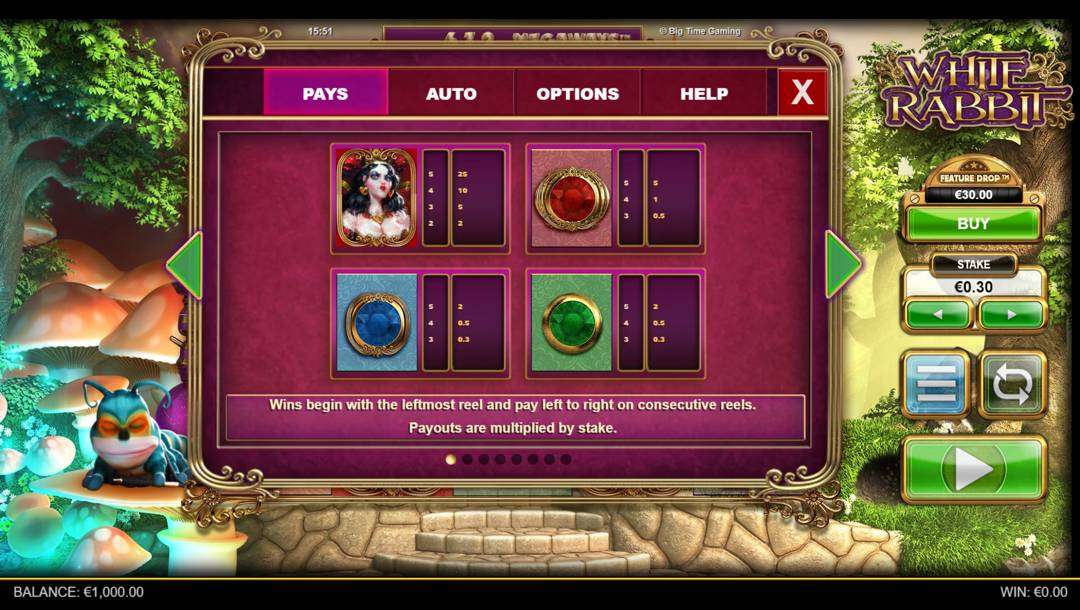The image size is (1080, 610).
Task: Jump to the last paytable page dot
Action: [566, 459]
